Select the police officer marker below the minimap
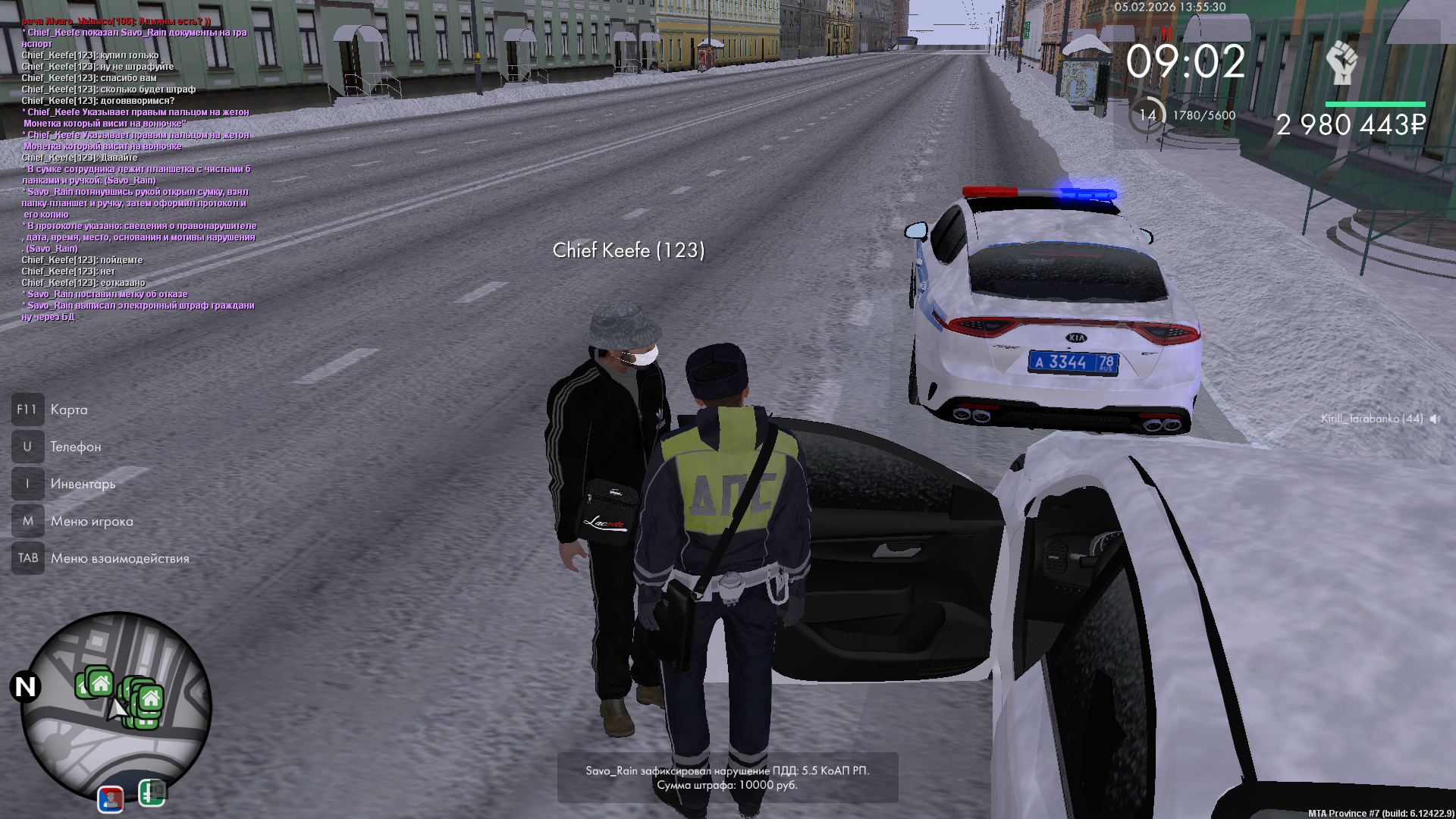The image size is (1456, 819). [111, 799]
